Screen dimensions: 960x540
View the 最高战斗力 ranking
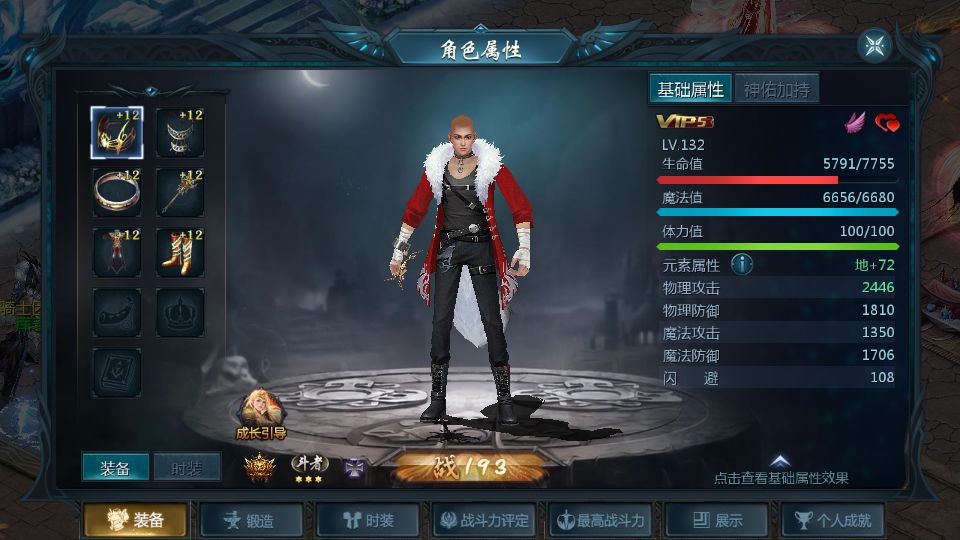click(601, 520)
